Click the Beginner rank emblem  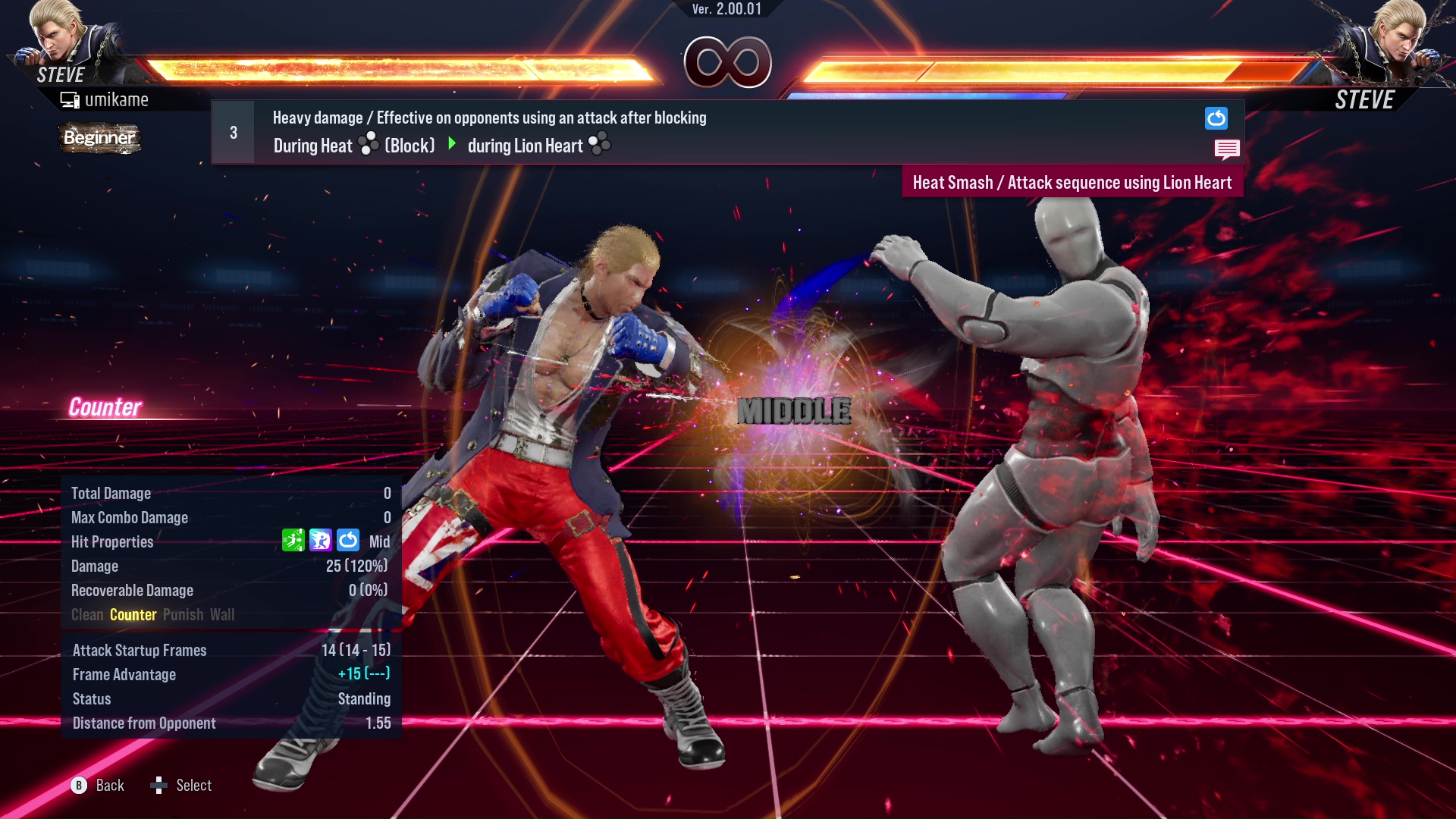[x=99, y=139]
